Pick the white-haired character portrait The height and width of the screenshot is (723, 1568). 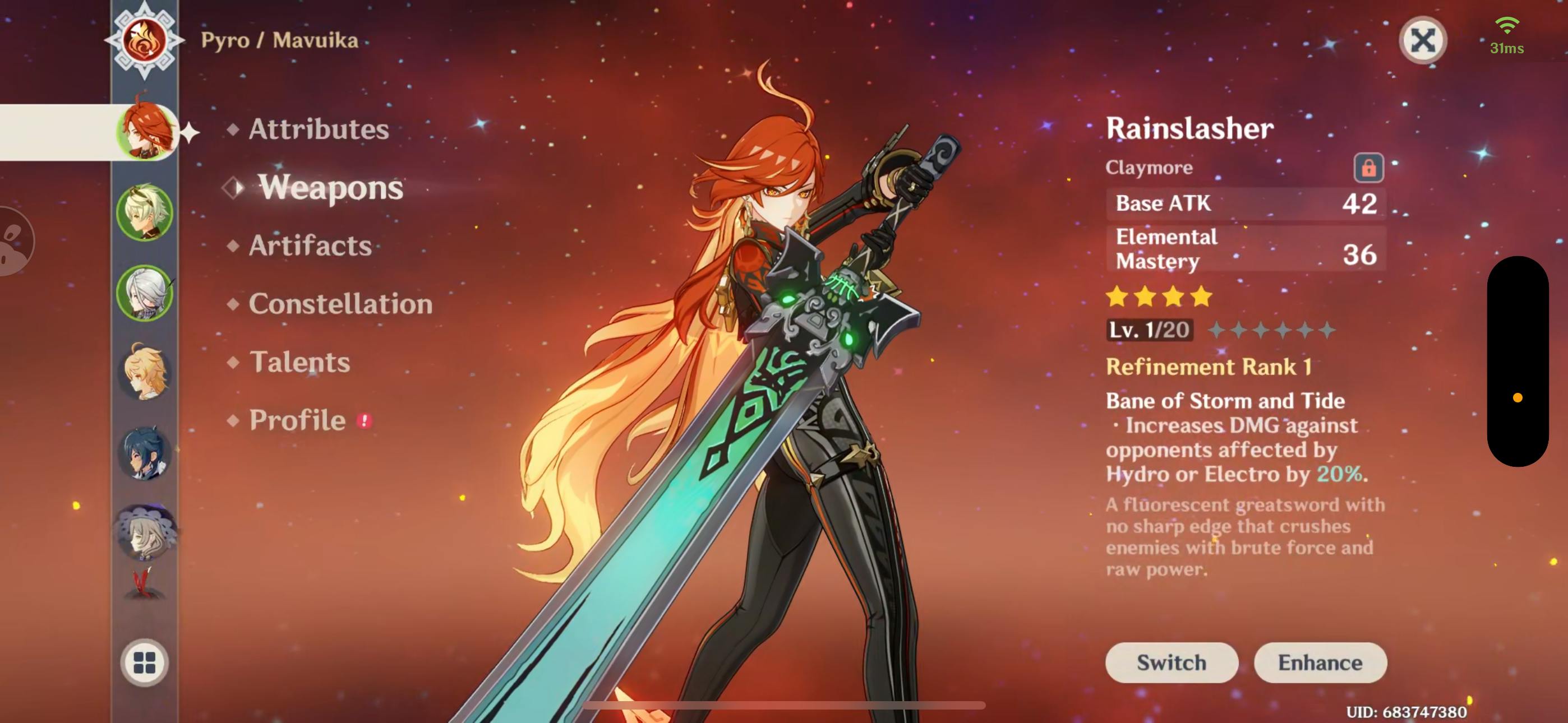[145, 293]
